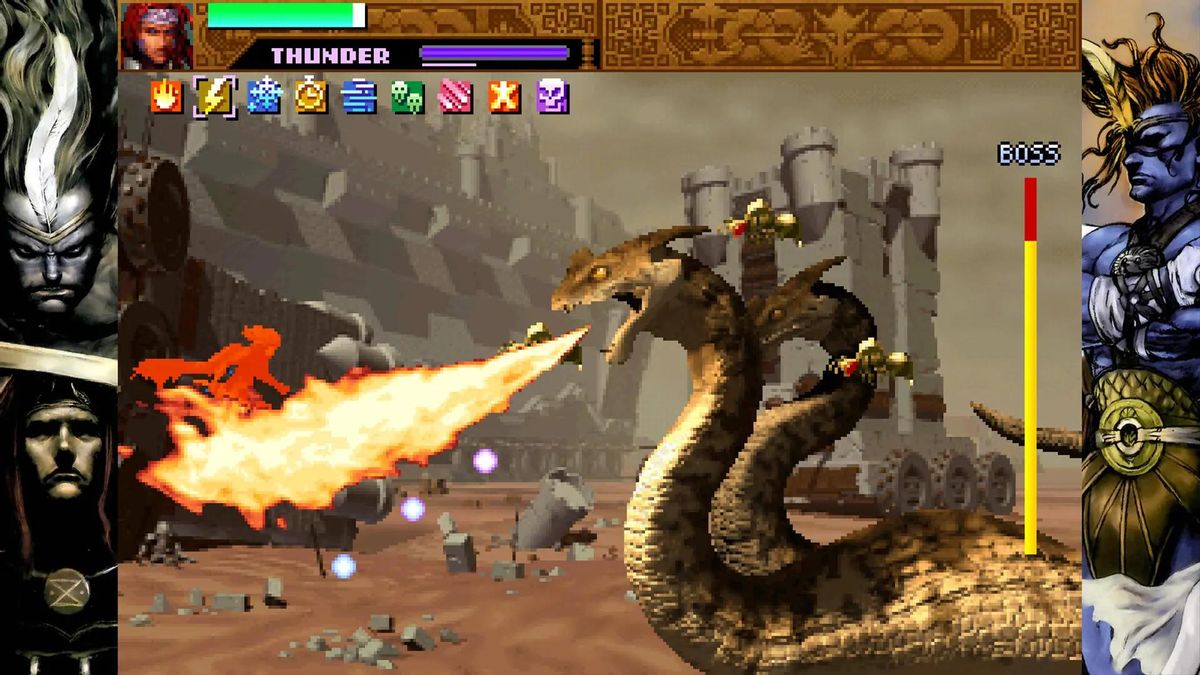This screenshot has width=1200, height=675.
Task: Select the purple skull death spell
Action: (x=552, y=96)
